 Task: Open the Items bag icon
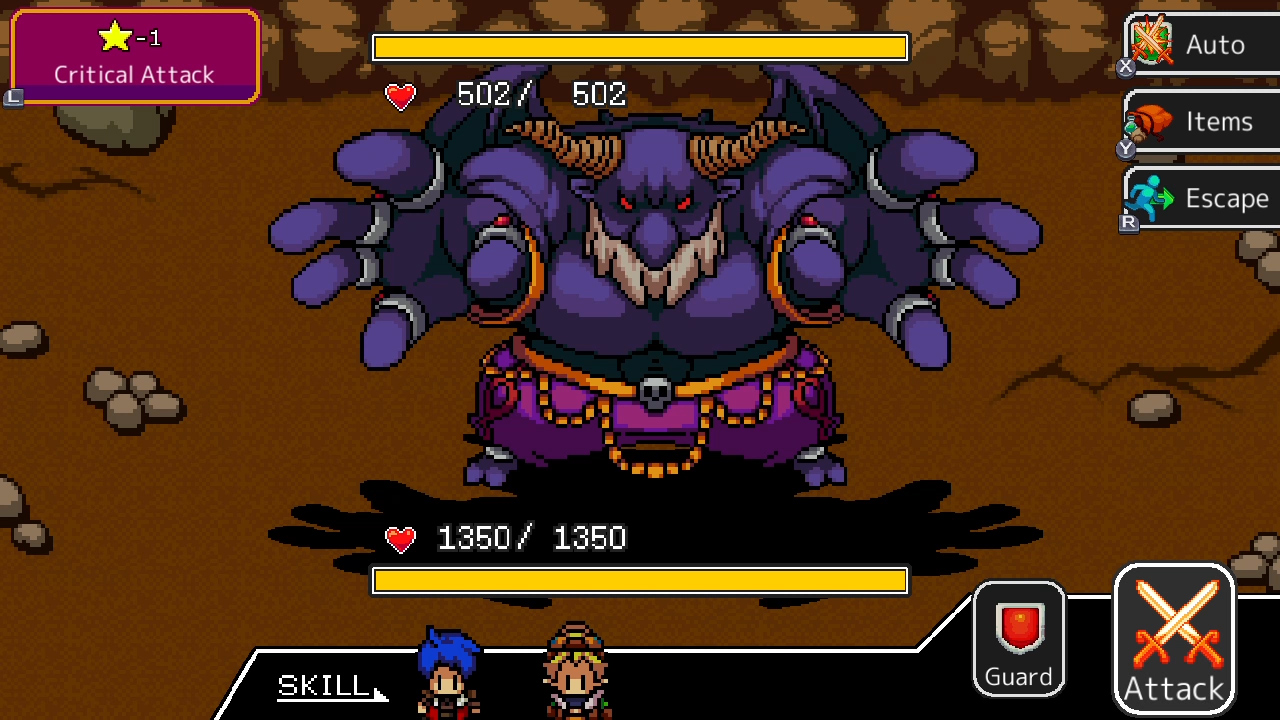1150,120
